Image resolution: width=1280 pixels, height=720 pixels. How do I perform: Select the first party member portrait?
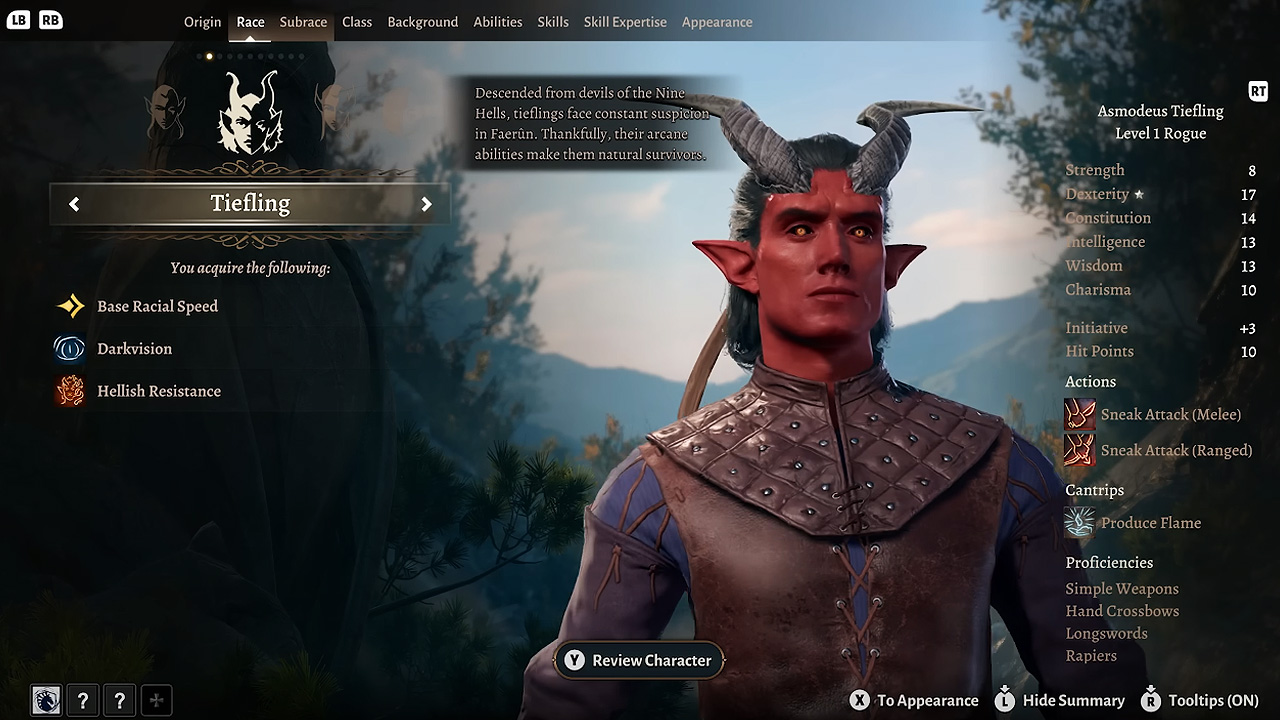tap(46, 700)
